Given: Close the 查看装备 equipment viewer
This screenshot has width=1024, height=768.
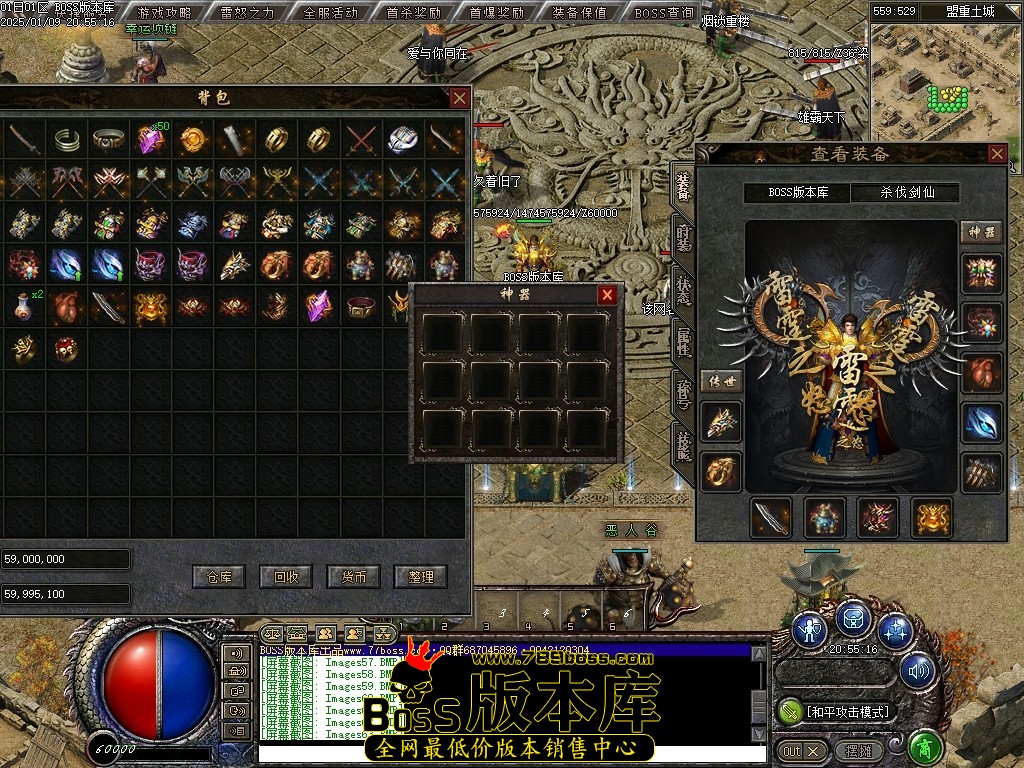Looking at the screenshot, I should (997, 154).
